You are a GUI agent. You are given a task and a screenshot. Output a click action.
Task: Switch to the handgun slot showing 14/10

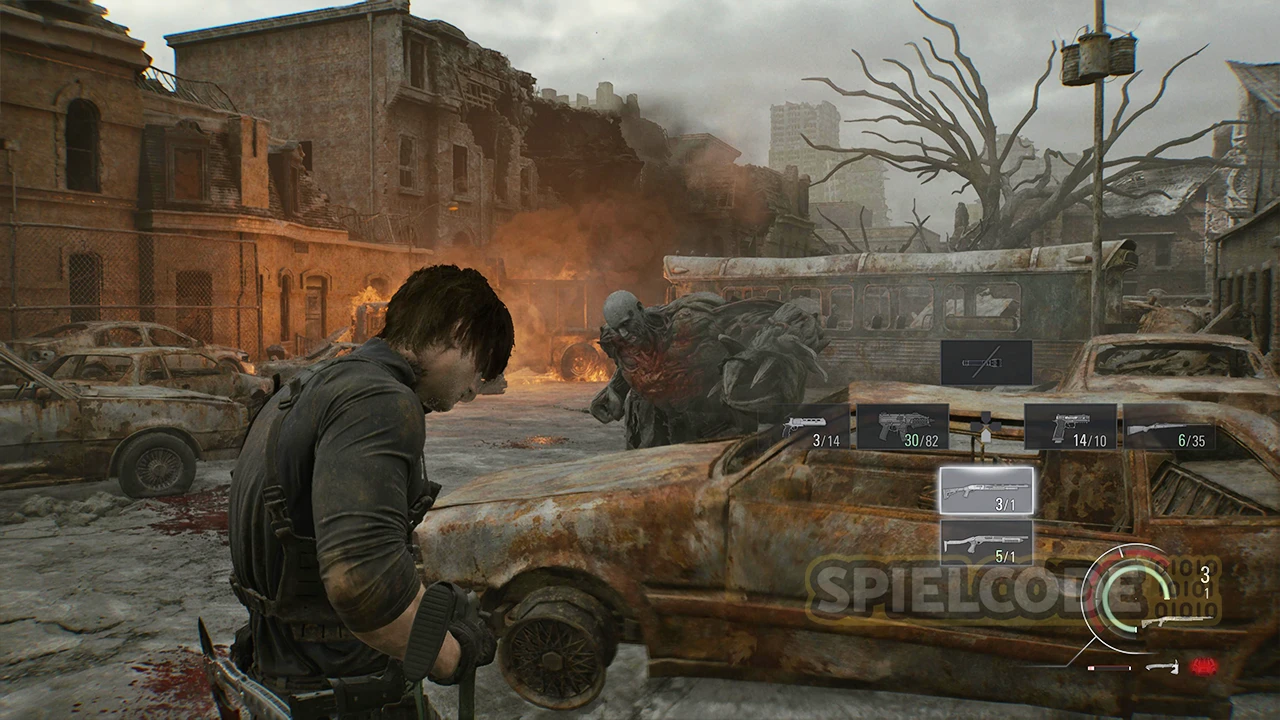point(1070,427)
